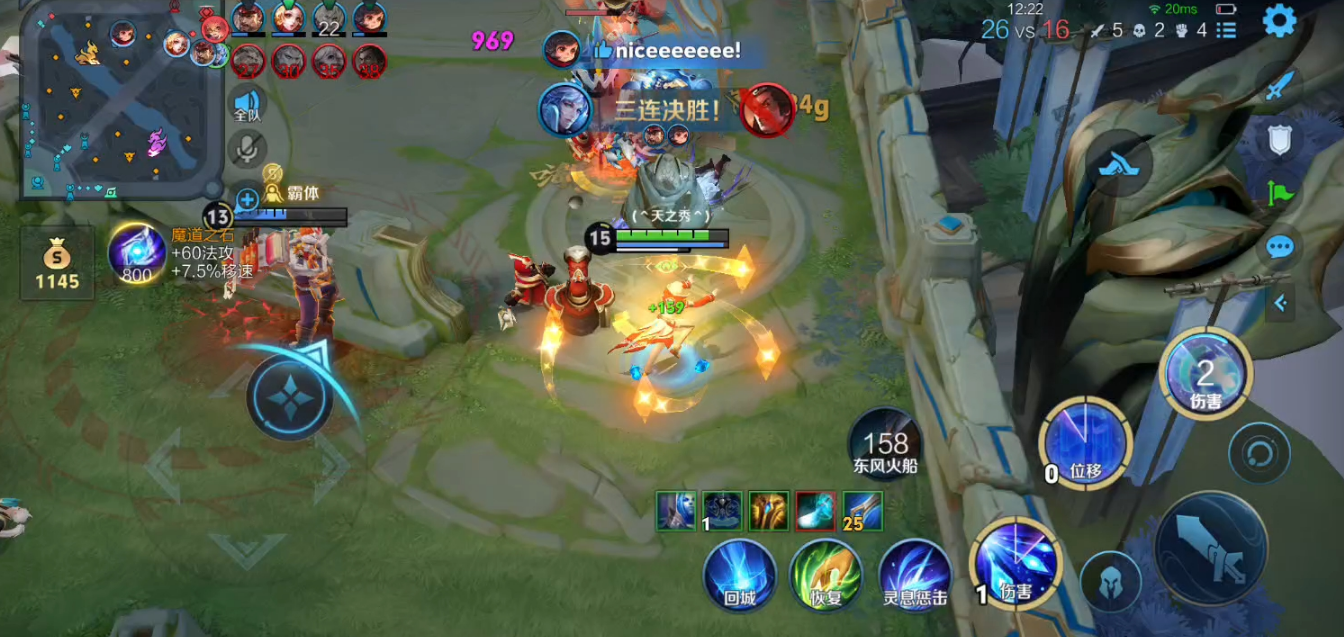Collapse the signal panel with the arrow

coord(1279,302)
